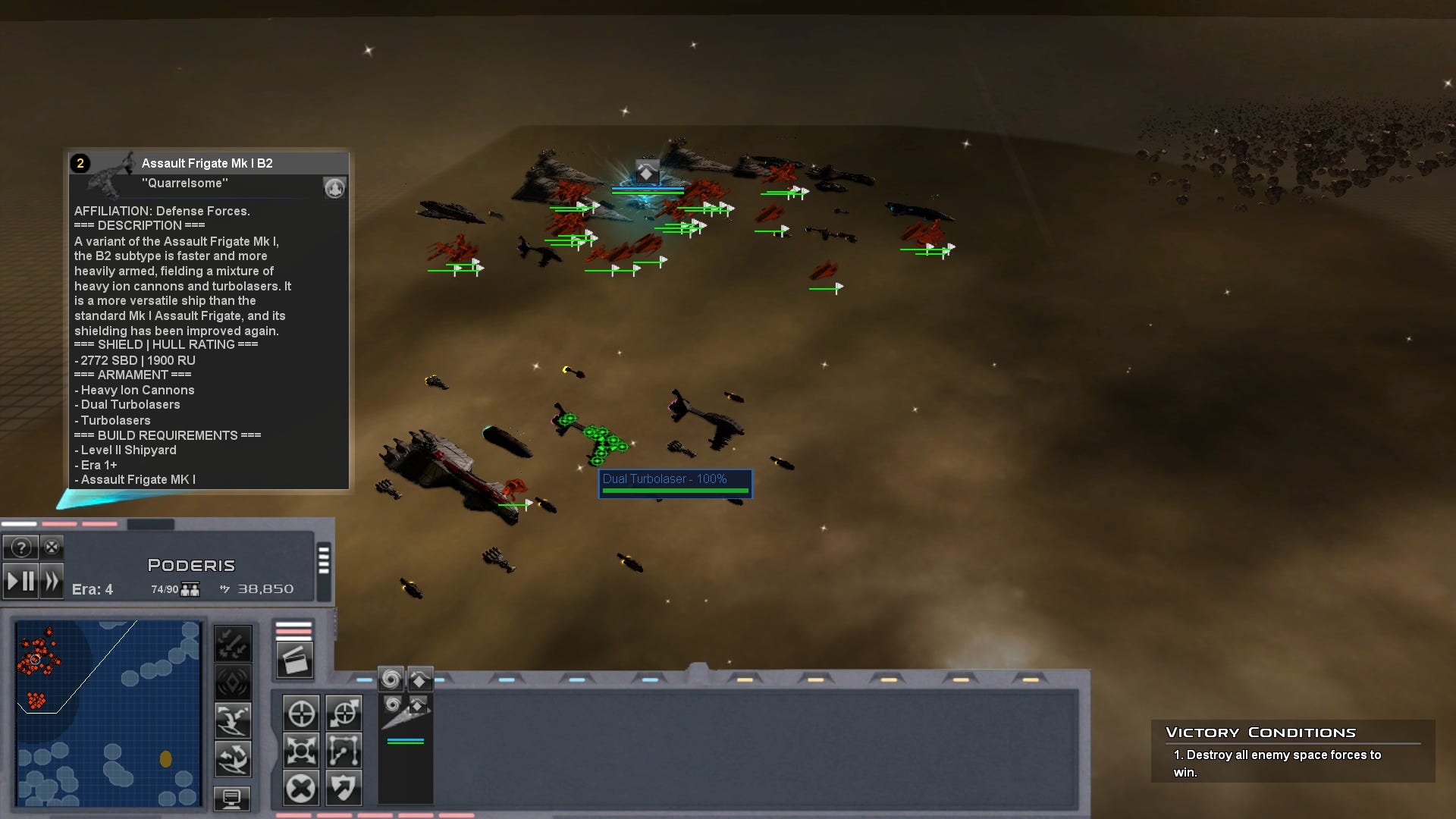Open the help panel with question mark
The width and height of the screenshot is (1456, 819).
21,548
